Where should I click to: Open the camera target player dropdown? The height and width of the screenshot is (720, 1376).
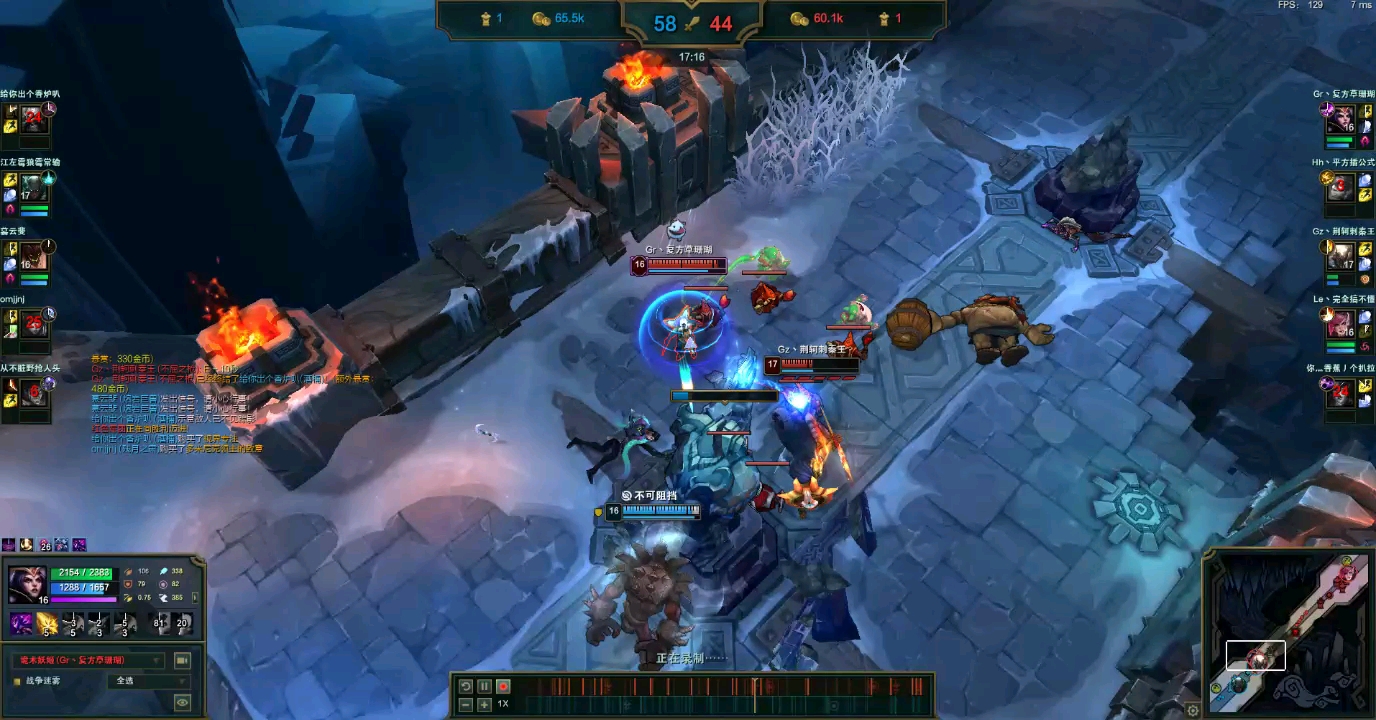(88, 660)
